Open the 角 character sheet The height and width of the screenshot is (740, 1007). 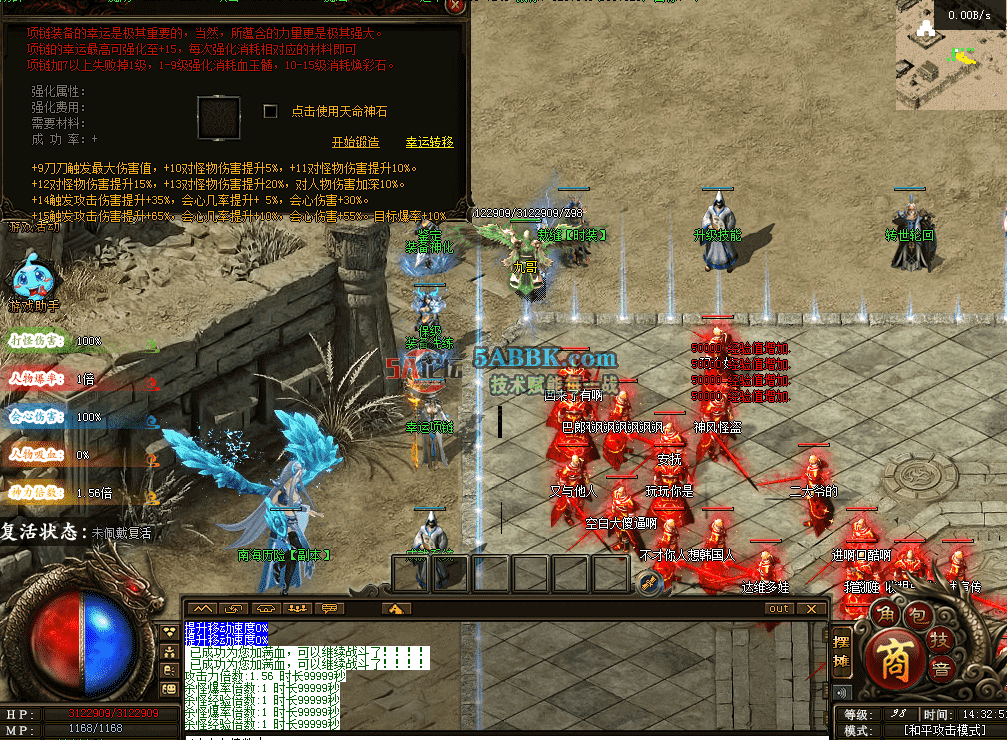884,613
